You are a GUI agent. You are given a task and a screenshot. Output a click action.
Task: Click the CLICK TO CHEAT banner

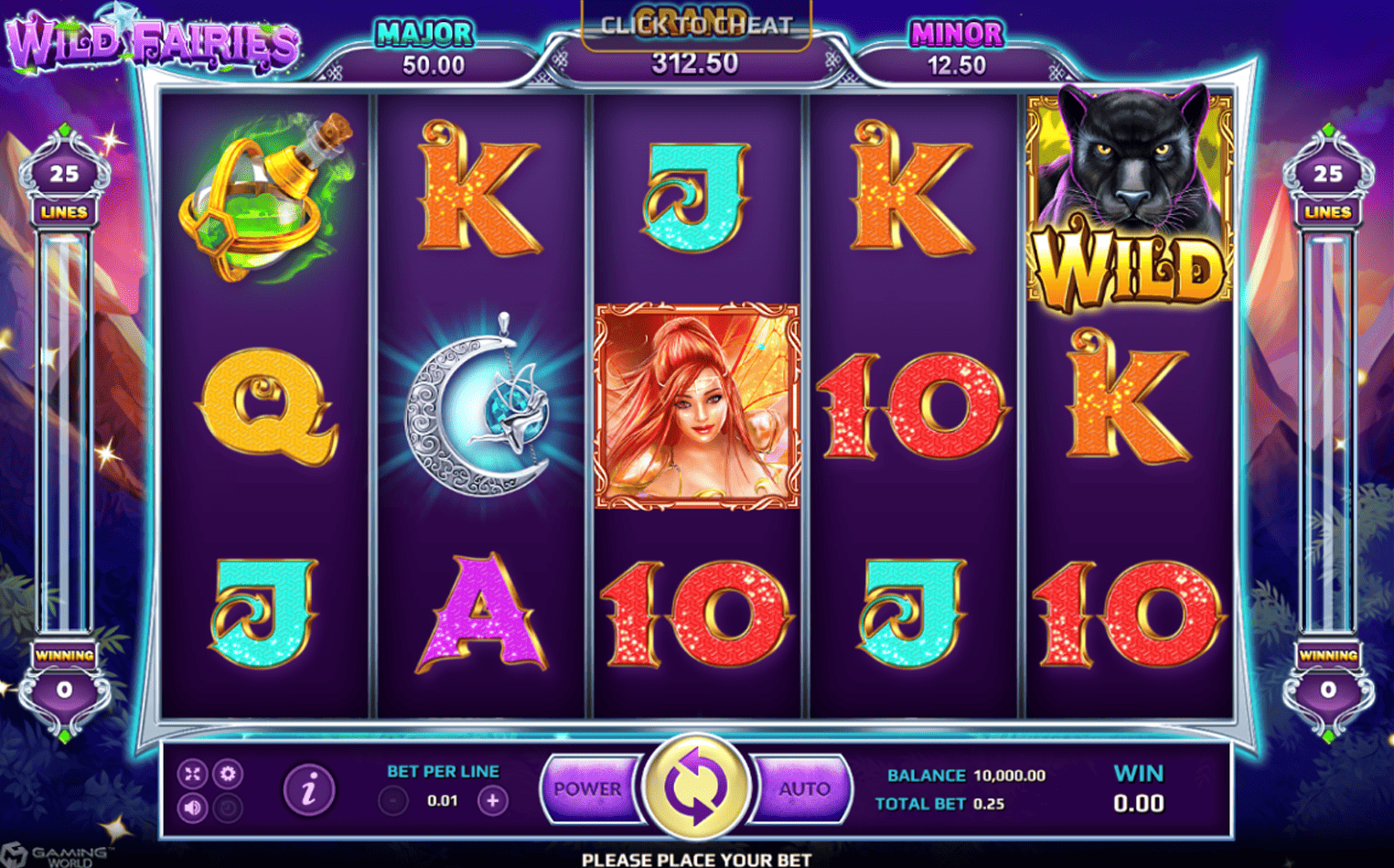(696, 26)
